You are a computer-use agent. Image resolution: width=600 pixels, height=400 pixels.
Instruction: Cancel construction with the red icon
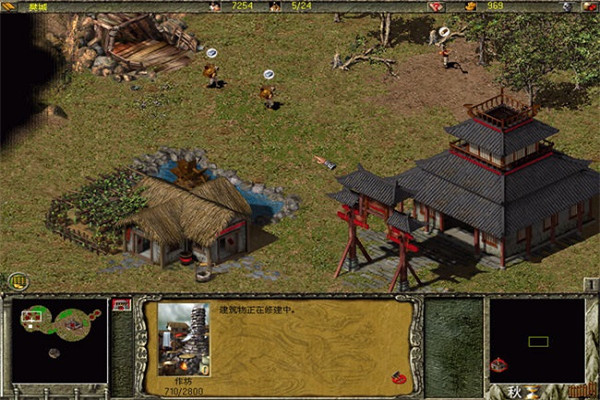pos(398,378)
